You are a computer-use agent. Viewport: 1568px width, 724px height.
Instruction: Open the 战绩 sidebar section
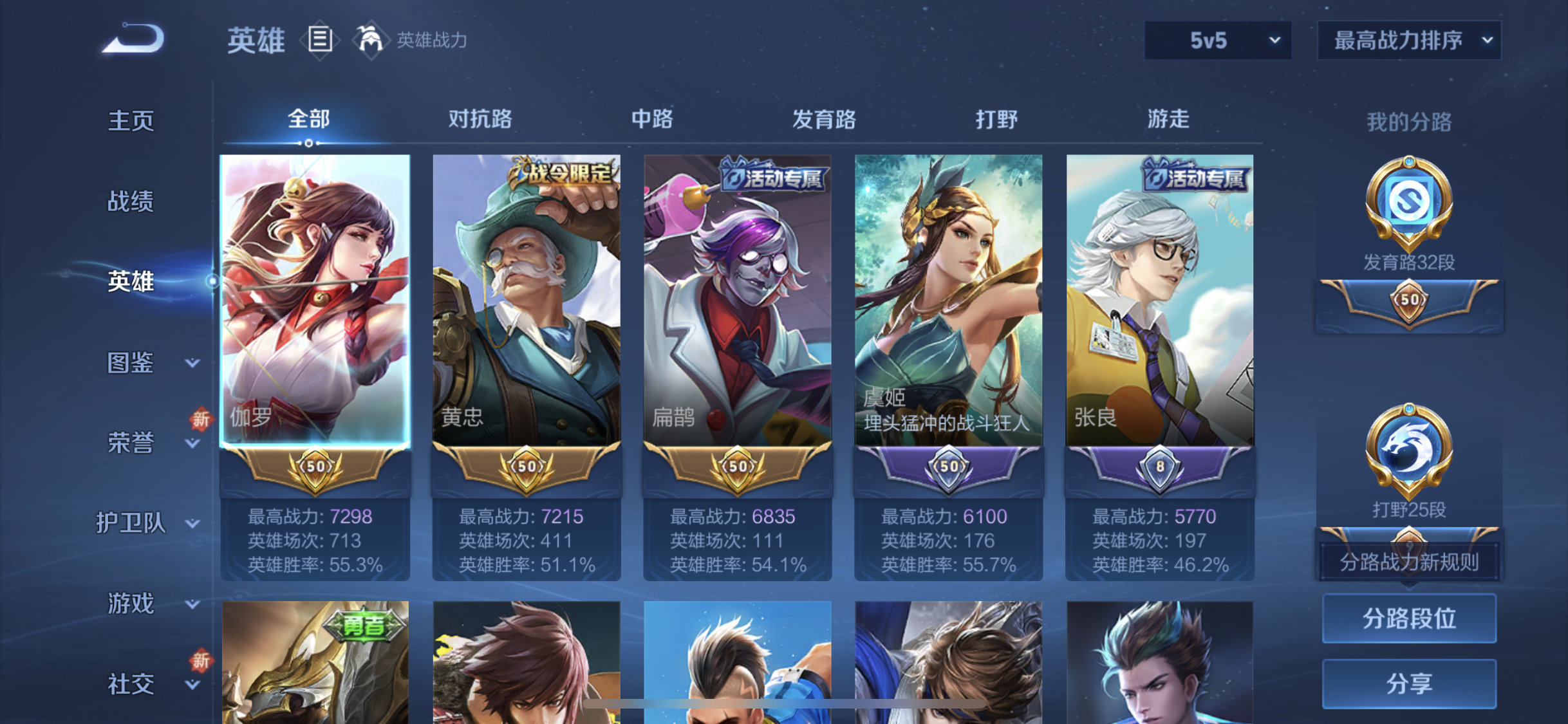pos(131,201)
